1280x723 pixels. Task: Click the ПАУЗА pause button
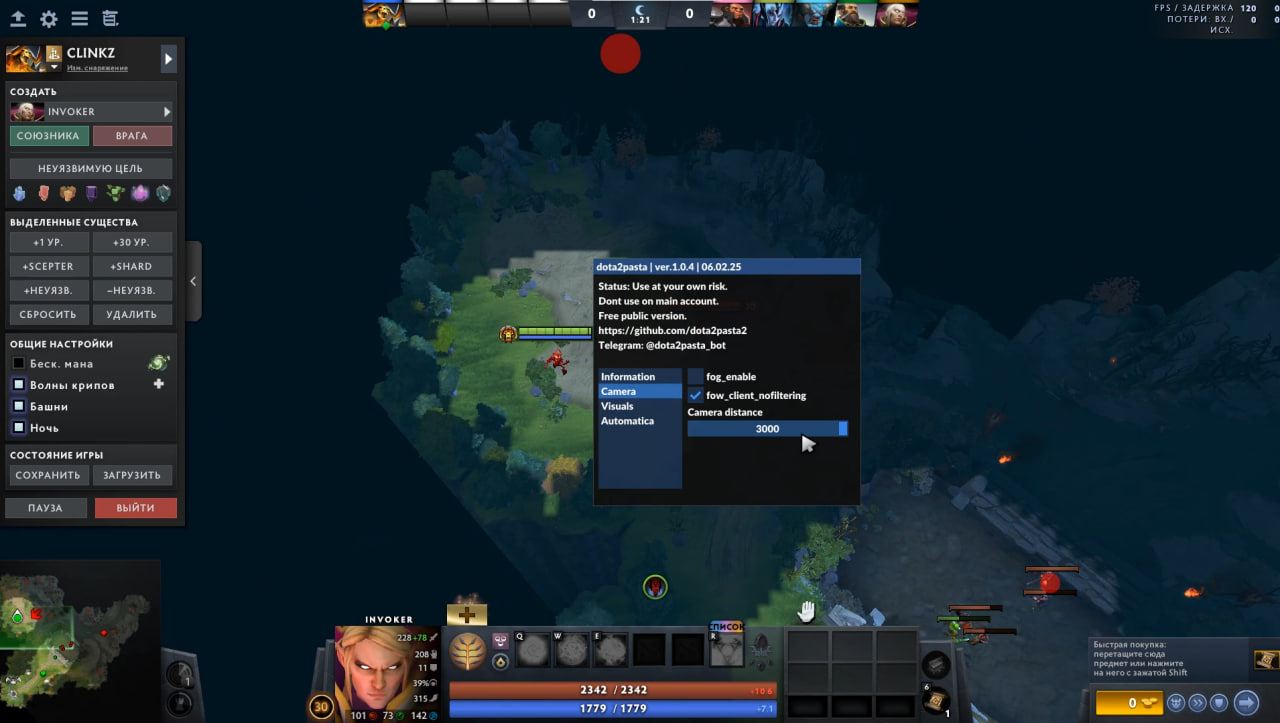tap(45, 508)
